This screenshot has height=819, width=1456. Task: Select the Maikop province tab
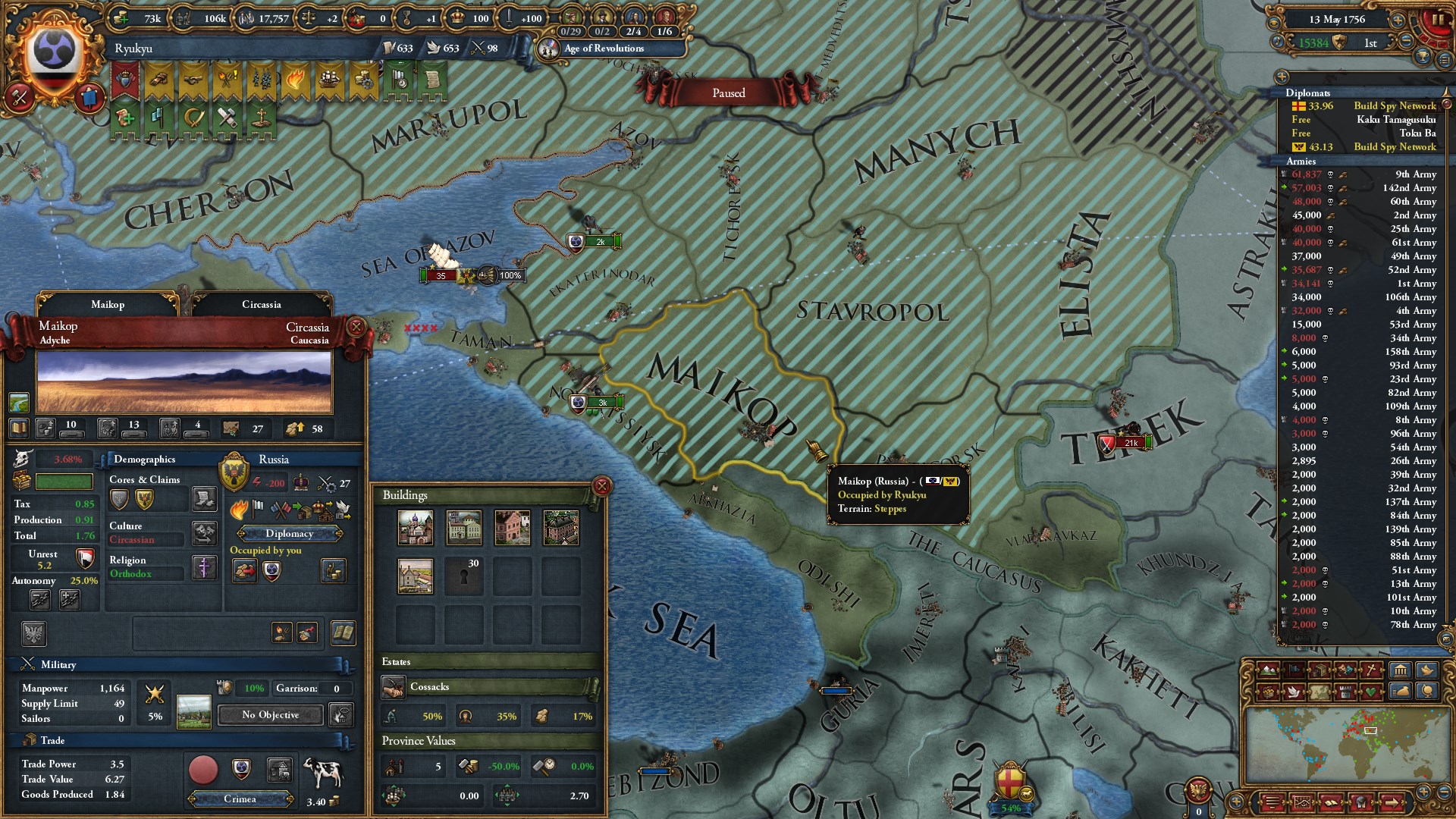coord(108,304)
